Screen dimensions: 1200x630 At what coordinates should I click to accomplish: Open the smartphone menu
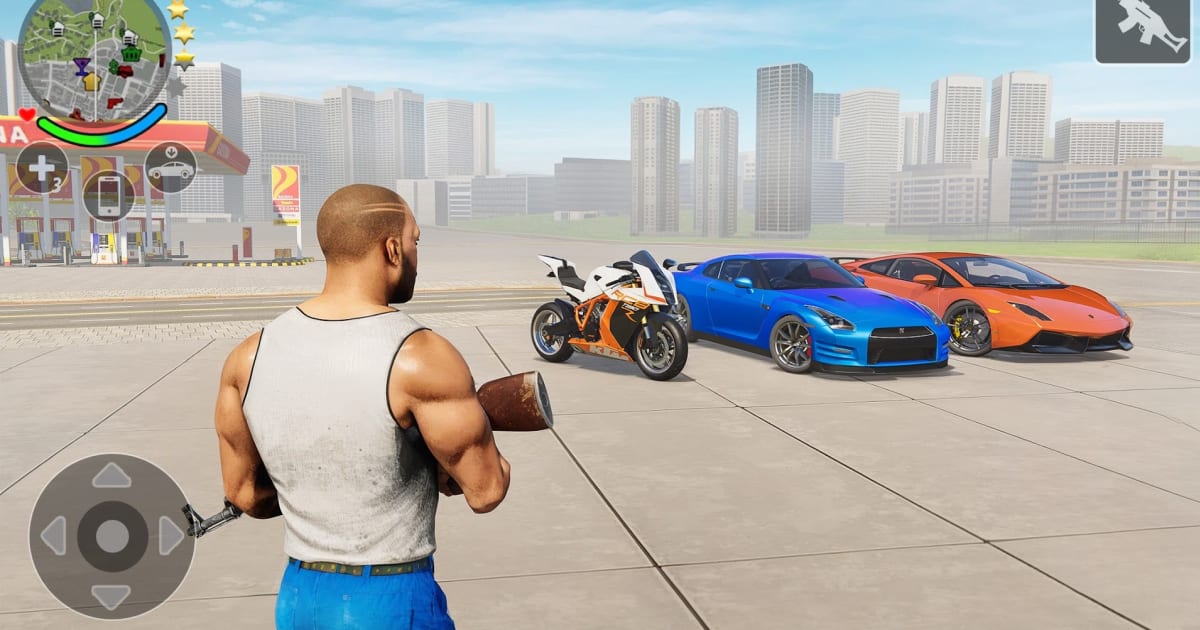click(x=108, y=195)
